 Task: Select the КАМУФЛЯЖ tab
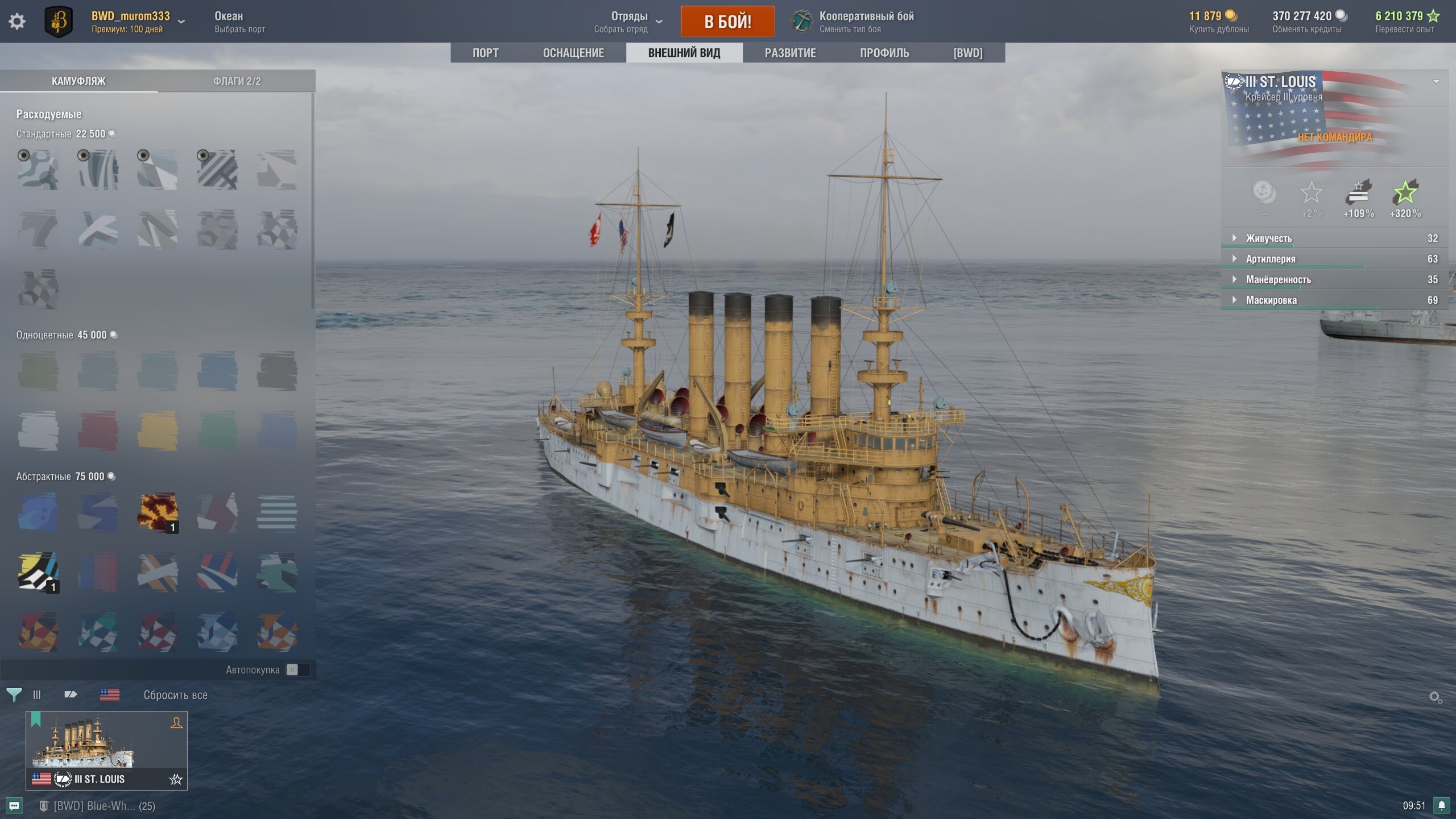[78, 81]
